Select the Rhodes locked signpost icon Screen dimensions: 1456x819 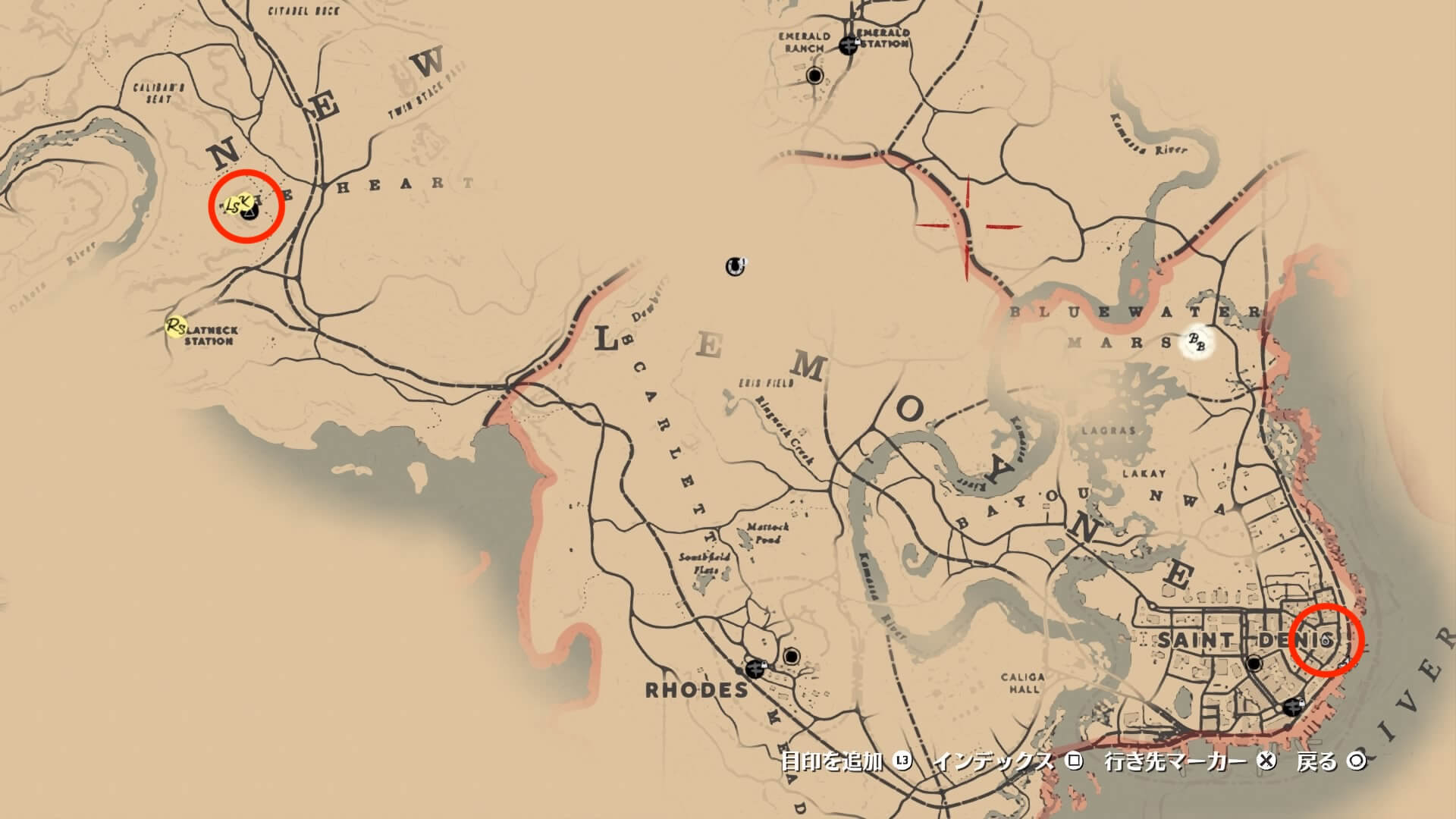(x=755, y=669)
